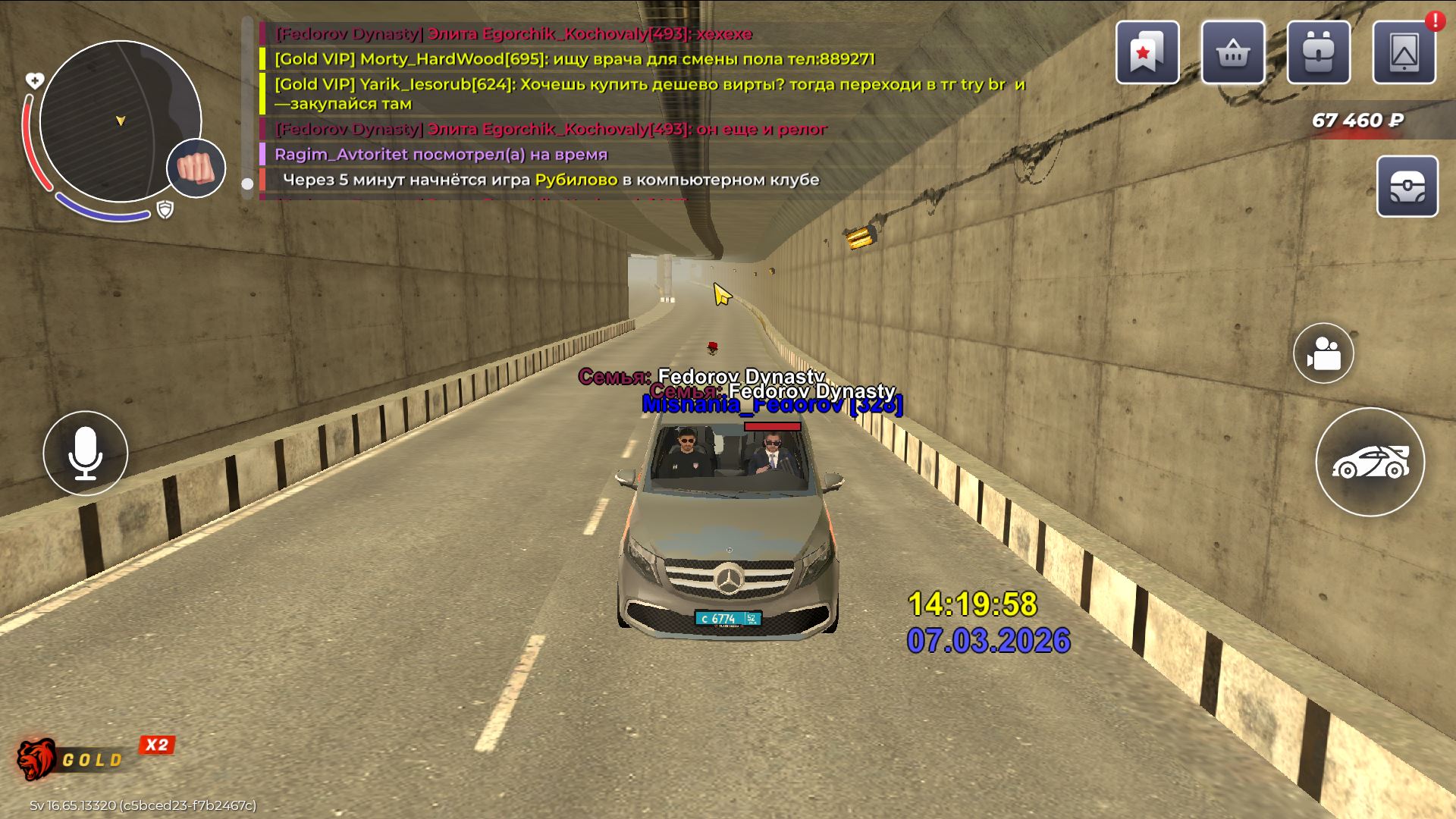Screen dimensions: 1456x819
Task: Open the backpack inventory
Action: click(1318, 52)
